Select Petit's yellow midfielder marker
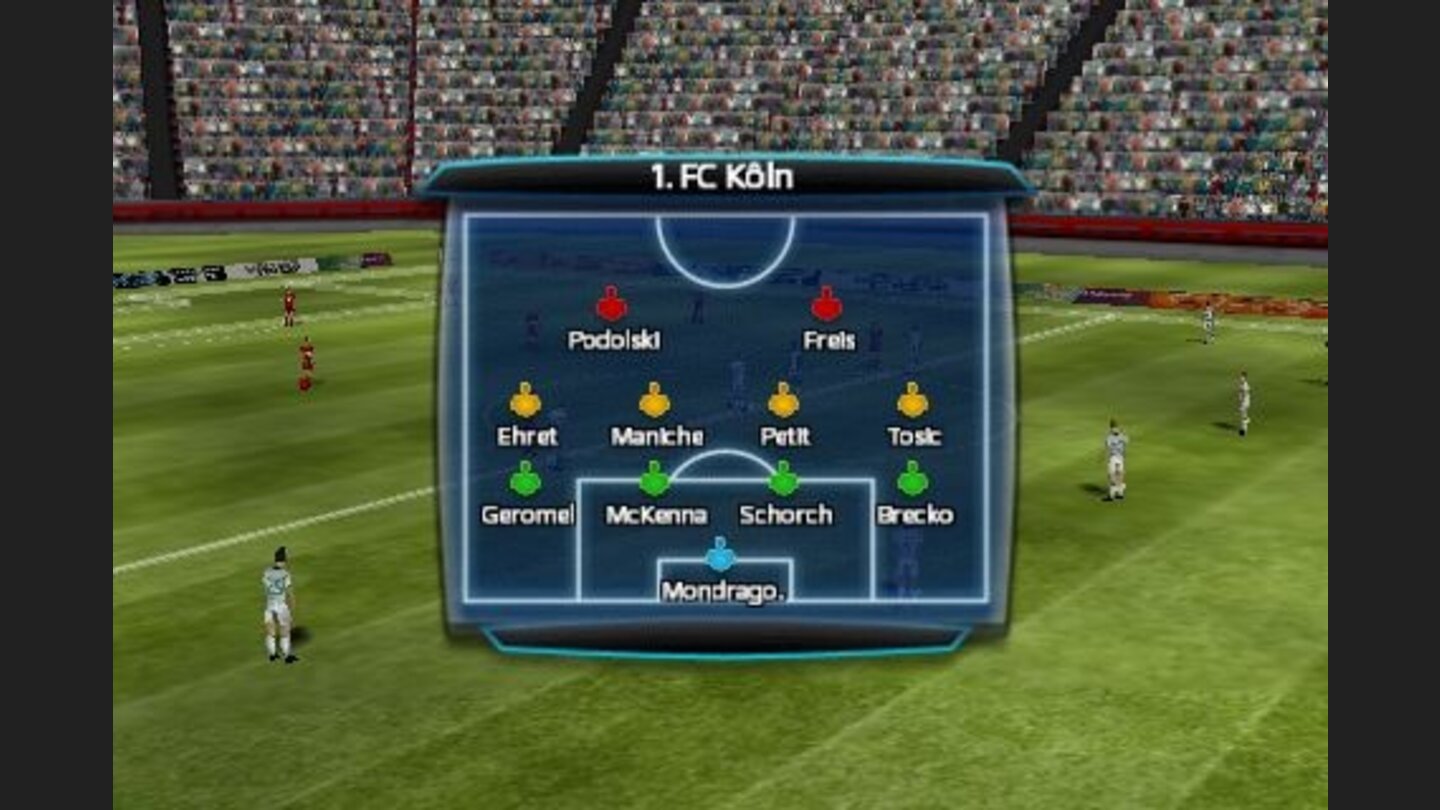 (783, 401)
